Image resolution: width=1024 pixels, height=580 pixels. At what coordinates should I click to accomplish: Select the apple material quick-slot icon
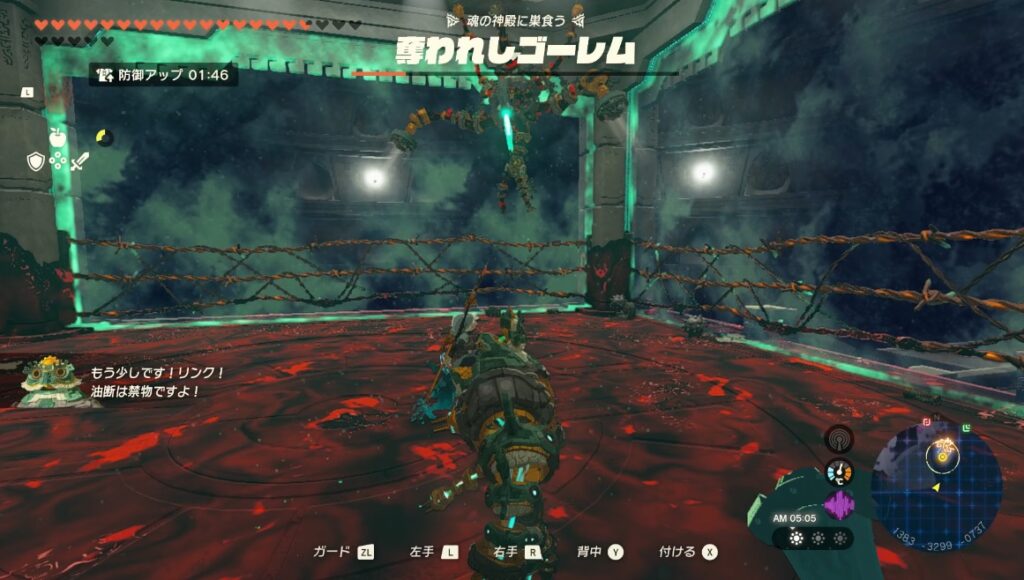pos(58,139)
